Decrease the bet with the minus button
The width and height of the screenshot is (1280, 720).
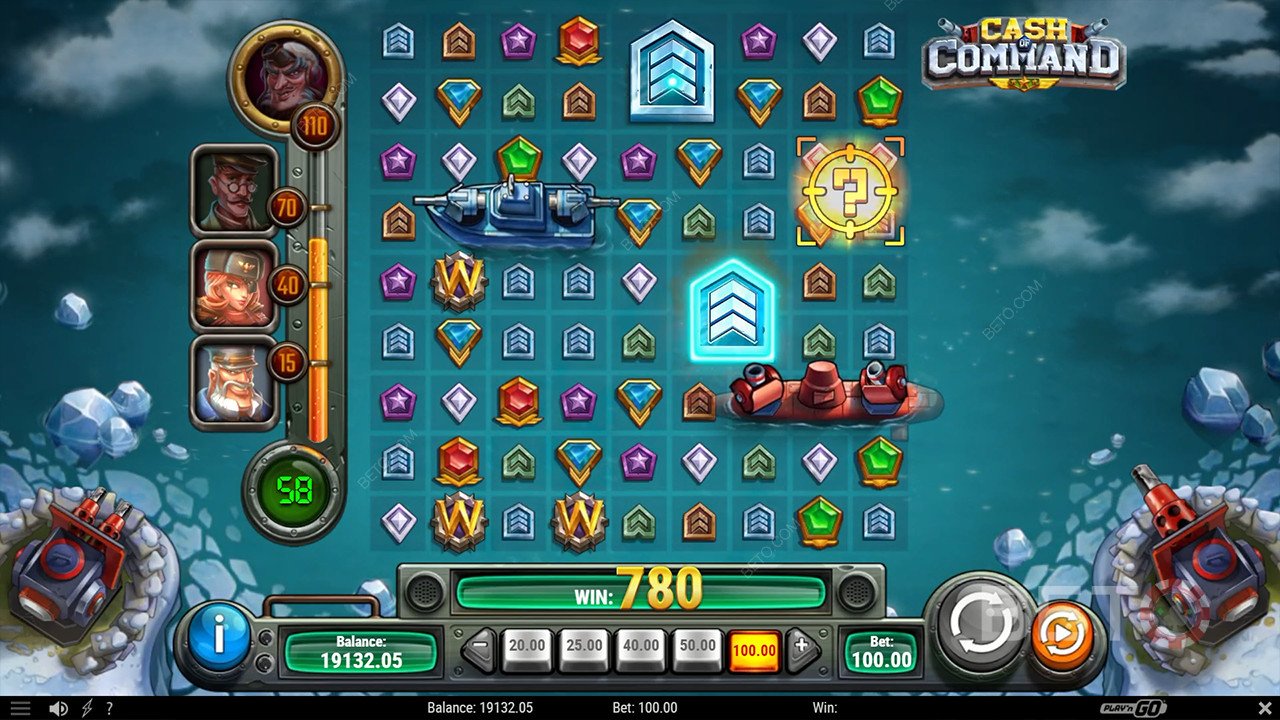click(480, 649)
